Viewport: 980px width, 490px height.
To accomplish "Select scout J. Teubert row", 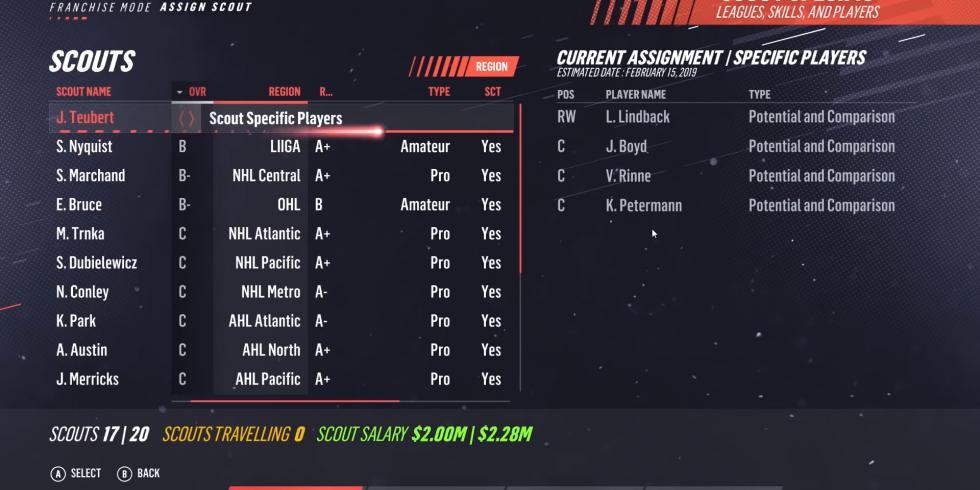I will coord(85,118).
